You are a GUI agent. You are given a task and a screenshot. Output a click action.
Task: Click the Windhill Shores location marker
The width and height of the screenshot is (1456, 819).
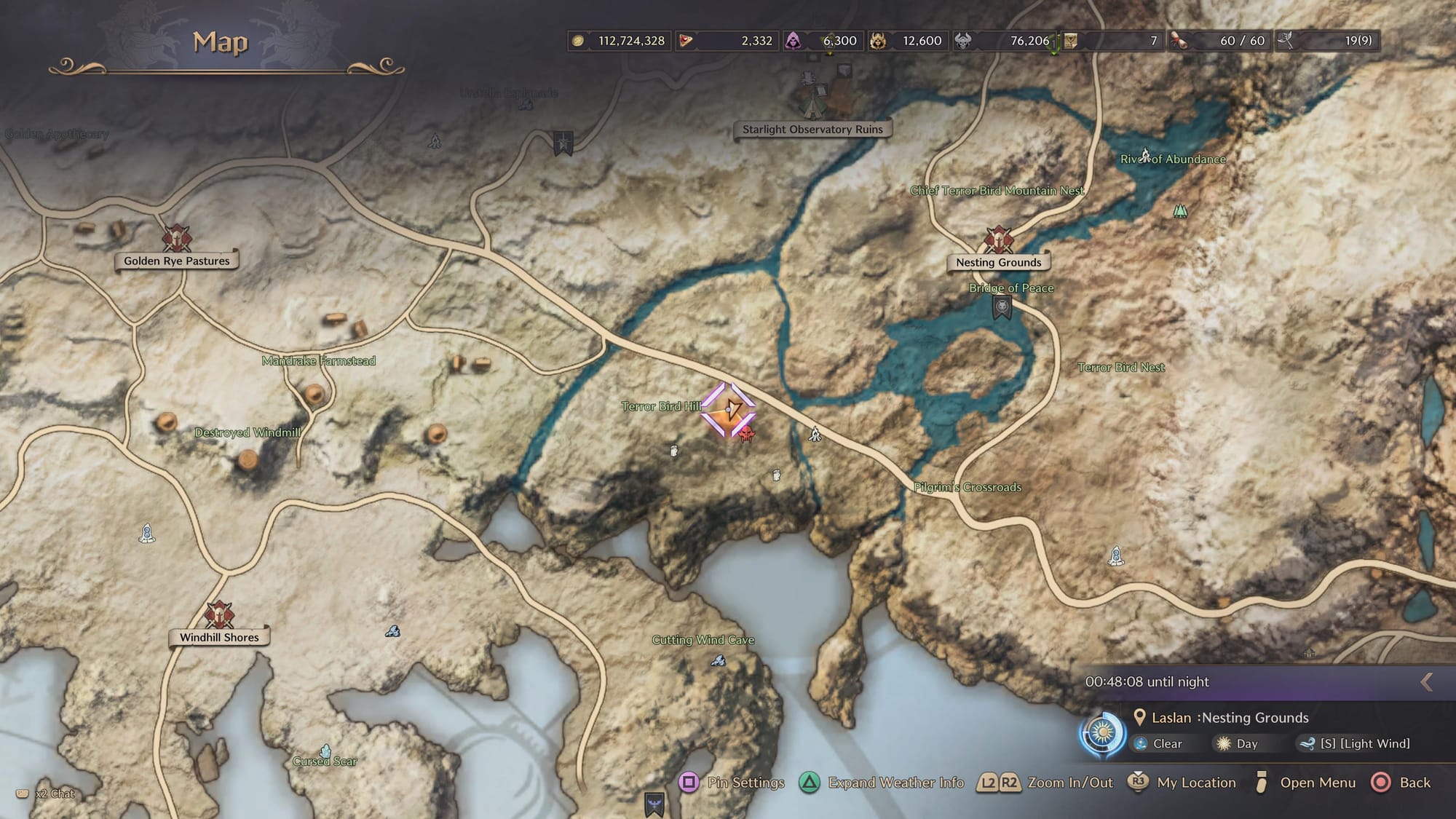tap(218, 615)
